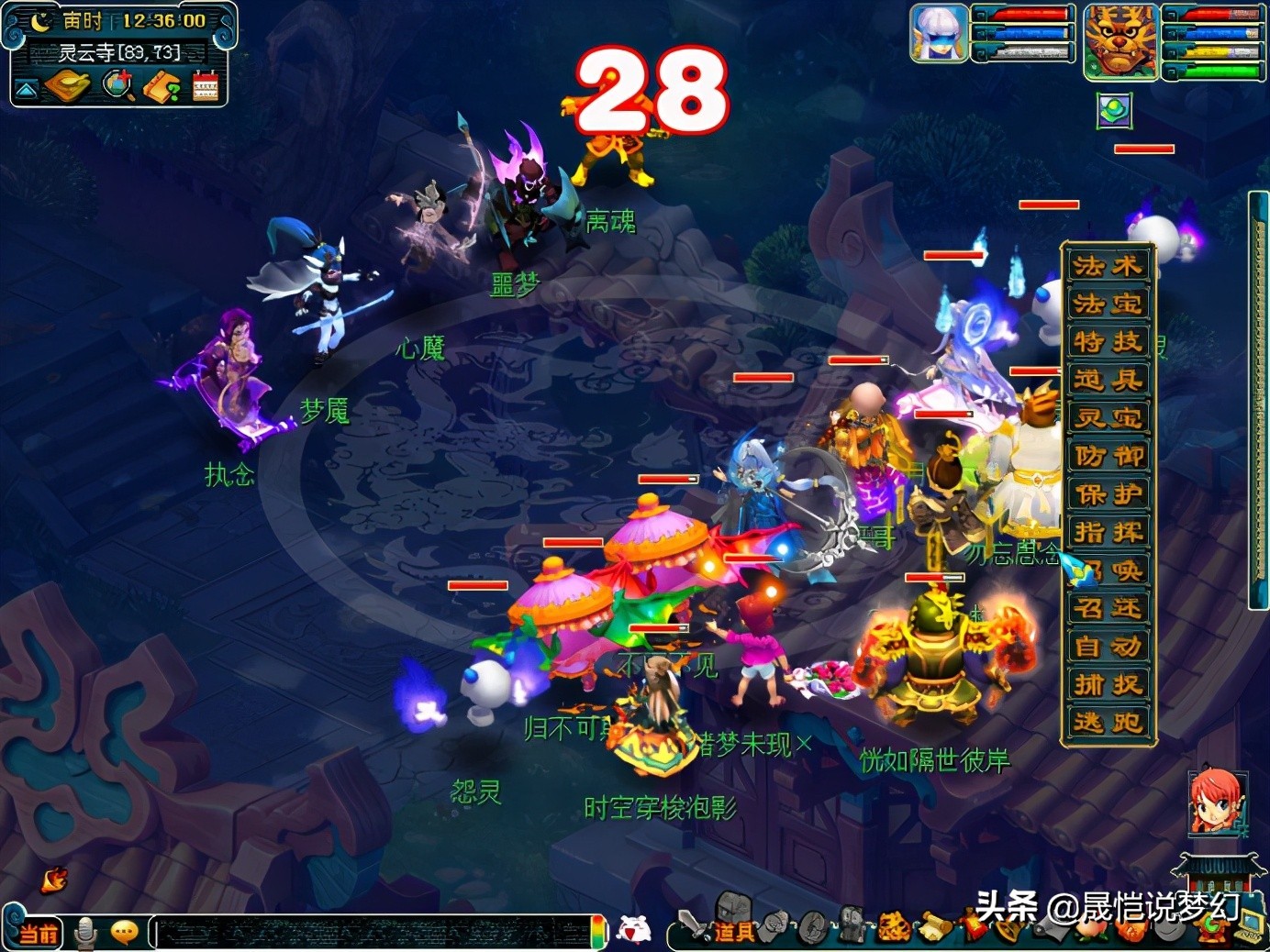Viewport: 1270px width, 952px height.
Task: Activate the microphone voice chat icon
Action: pos(85,933)
